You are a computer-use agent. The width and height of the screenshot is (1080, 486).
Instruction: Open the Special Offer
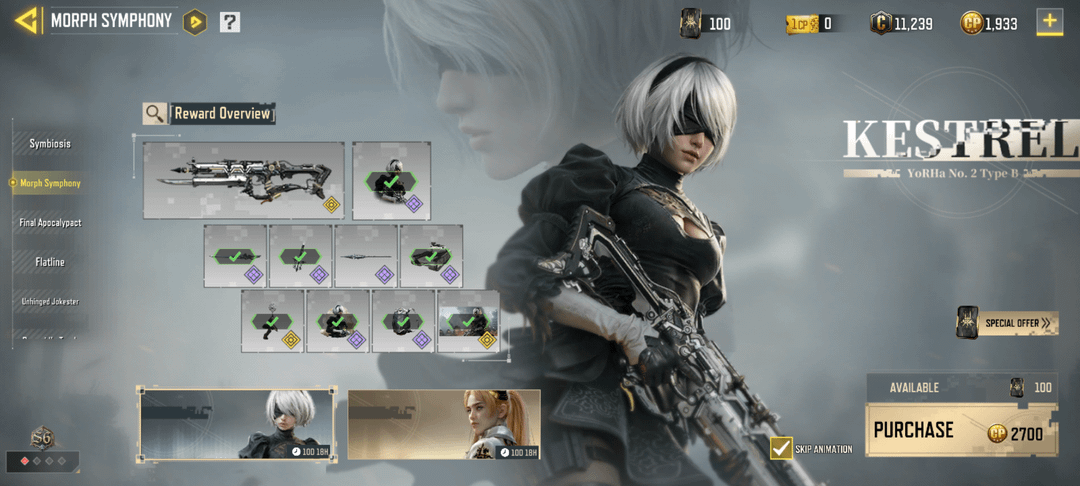1007,323
